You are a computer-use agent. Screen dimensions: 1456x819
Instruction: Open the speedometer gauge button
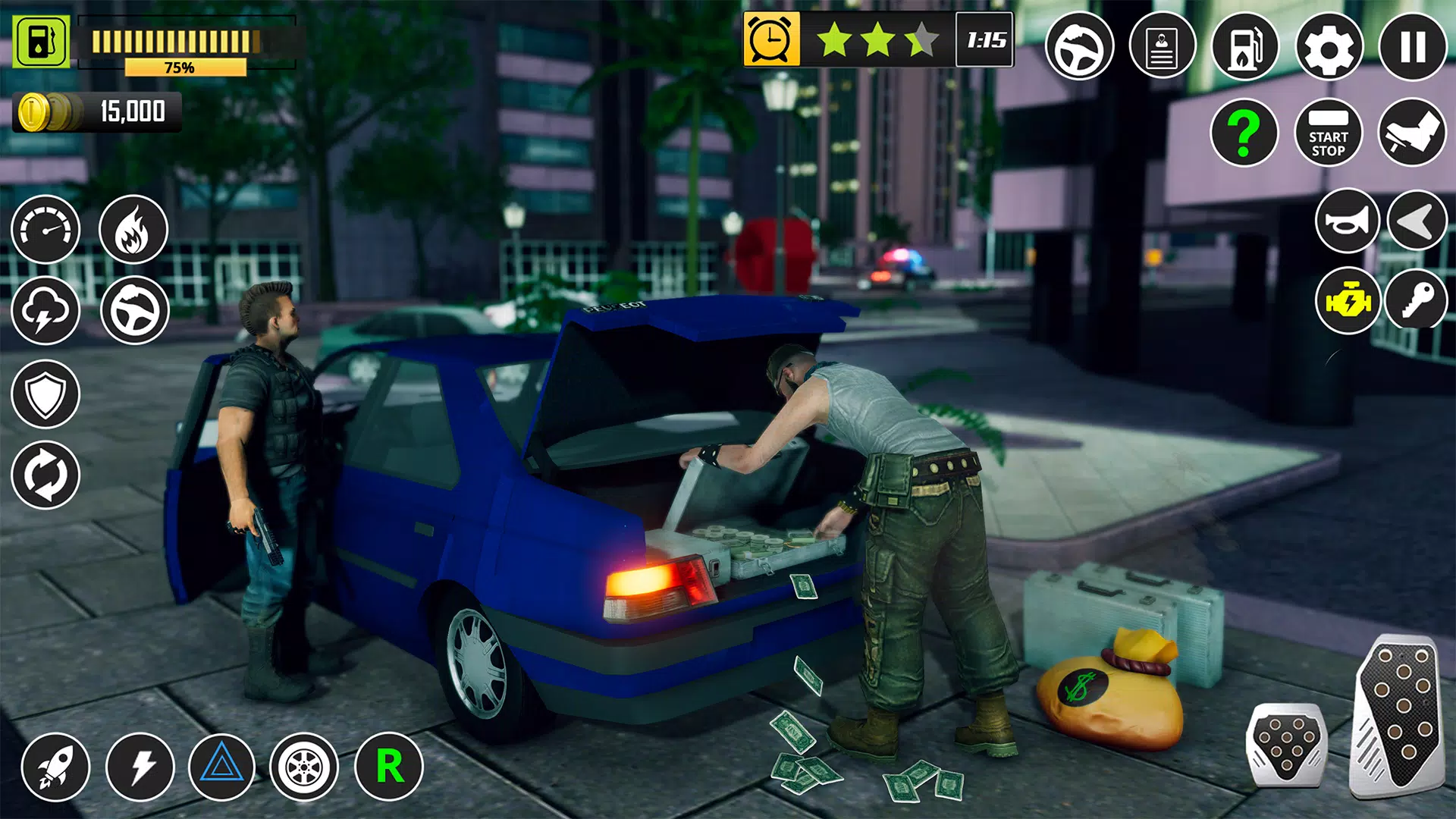(45, 230)
